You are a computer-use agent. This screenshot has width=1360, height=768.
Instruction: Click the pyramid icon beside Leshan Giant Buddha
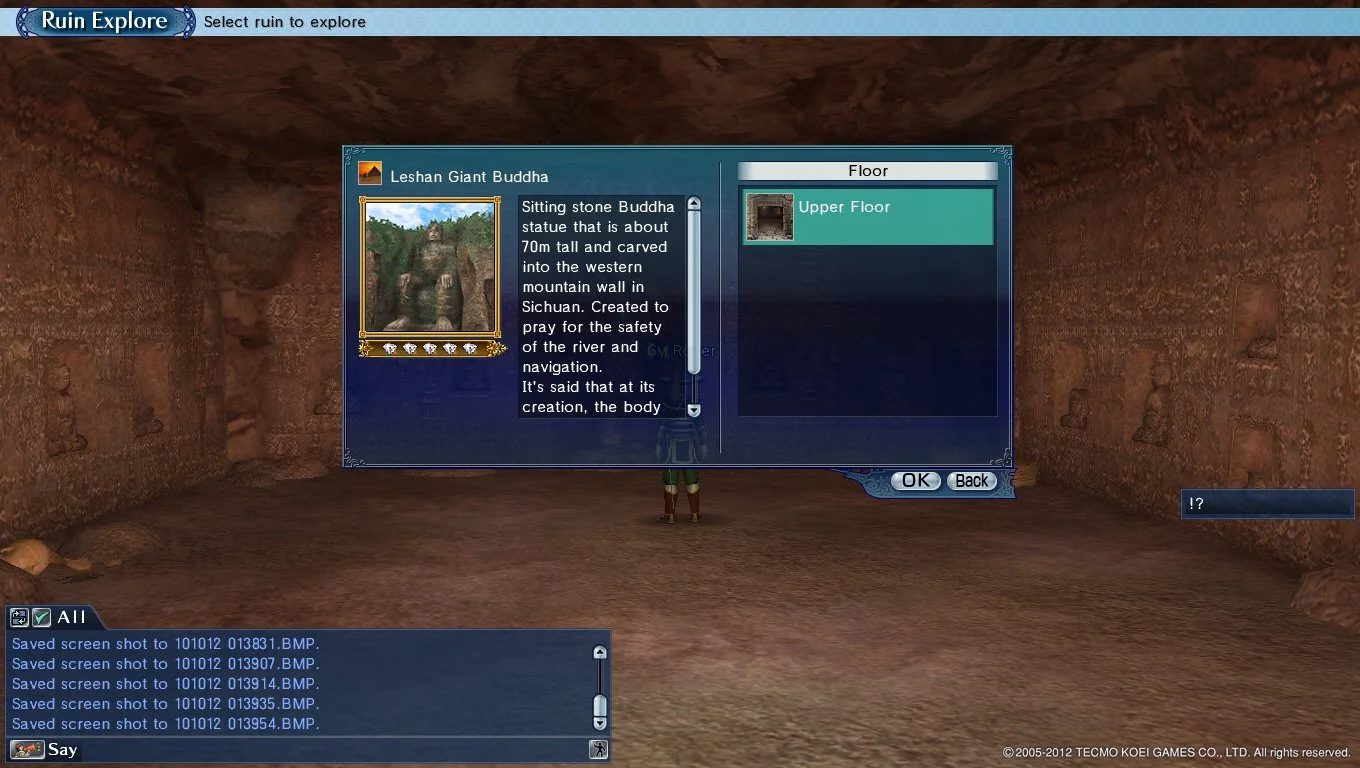click(369, 172)
